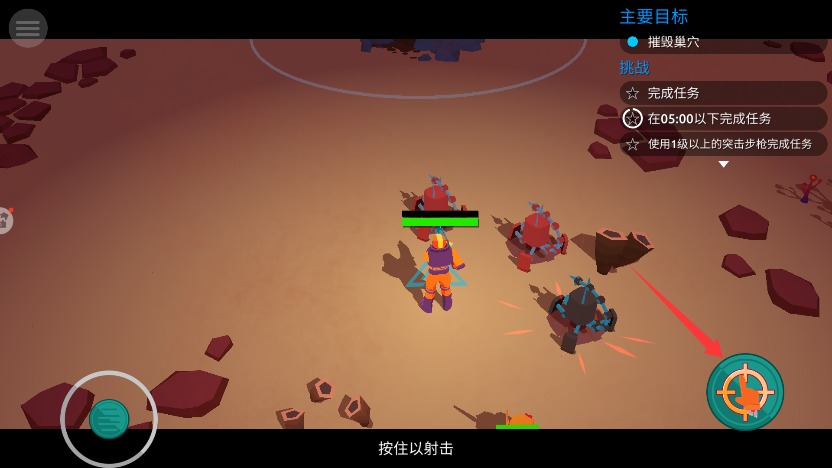Tap the orange crosshair fire button
This screenshot has width=832, height=468.
[745, 392]
